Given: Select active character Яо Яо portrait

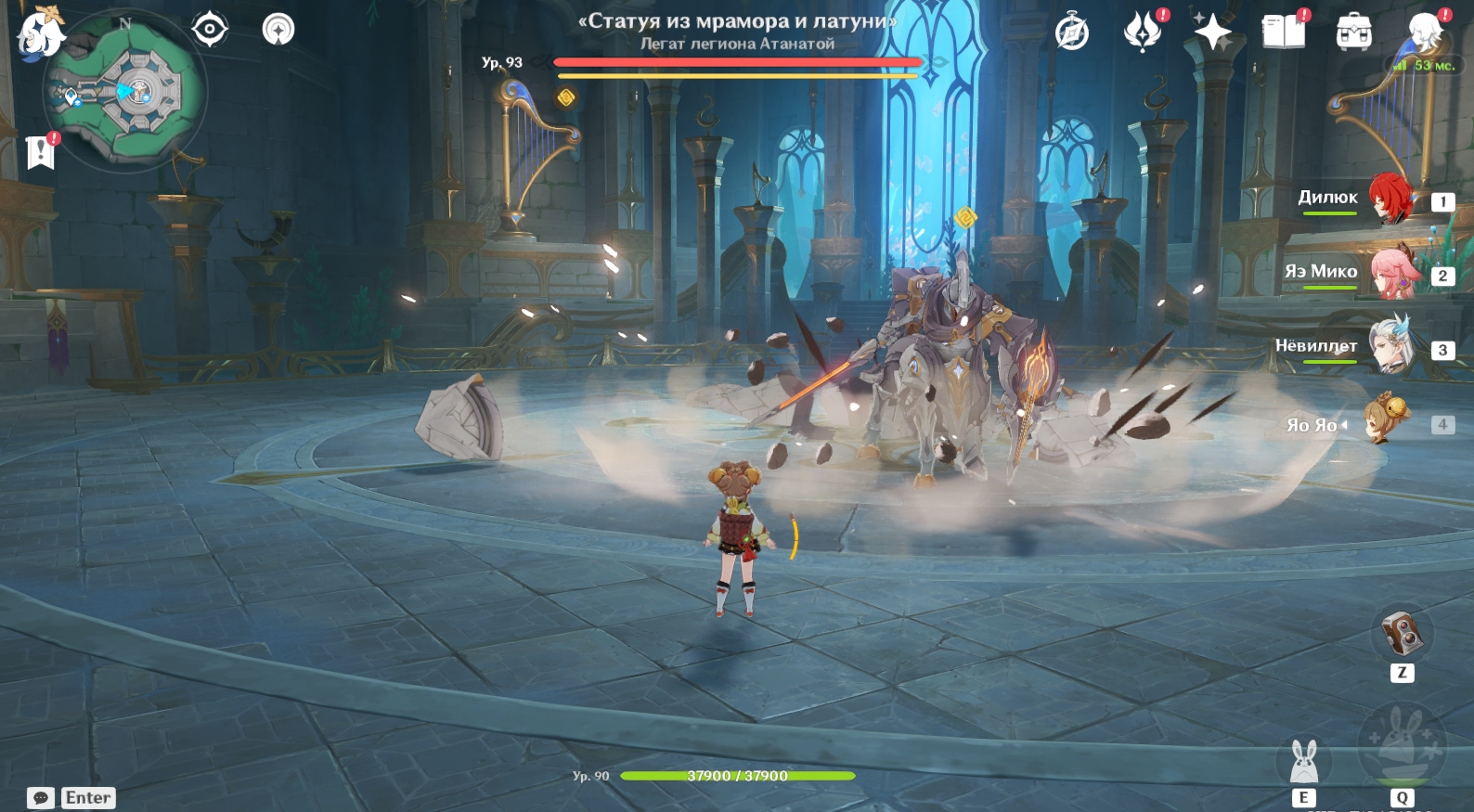Looking at the screenshot, I should [1387, 422].
